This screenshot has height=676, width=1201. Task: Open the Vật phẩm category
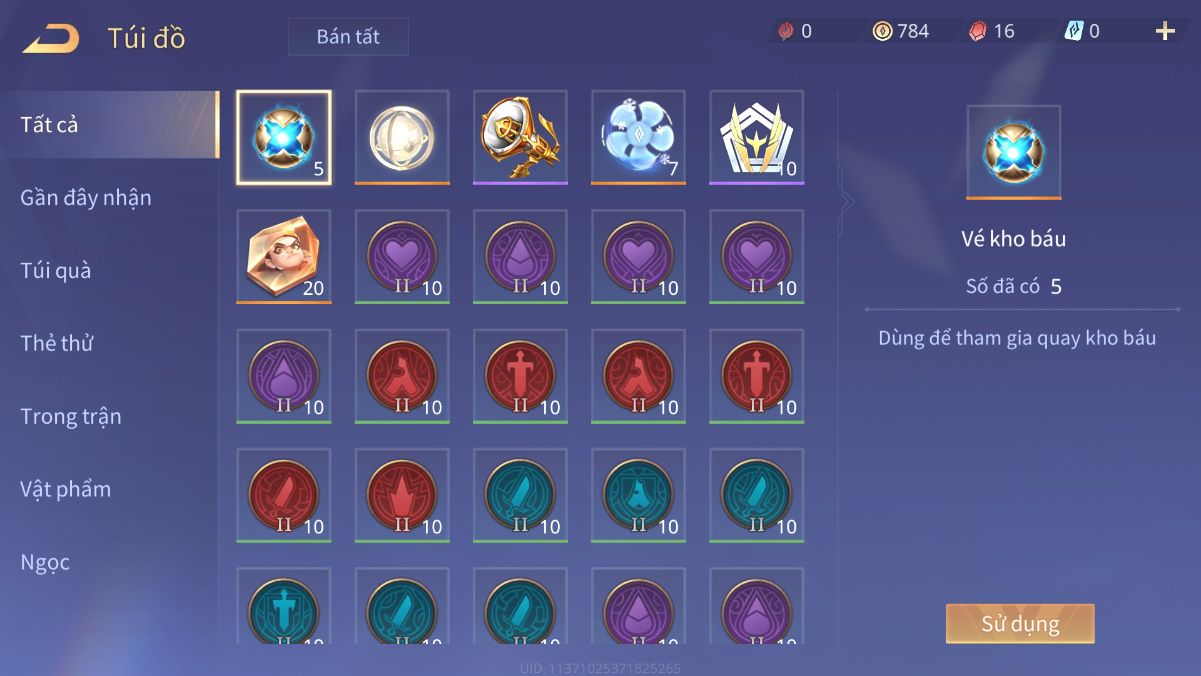coord(66,489)
